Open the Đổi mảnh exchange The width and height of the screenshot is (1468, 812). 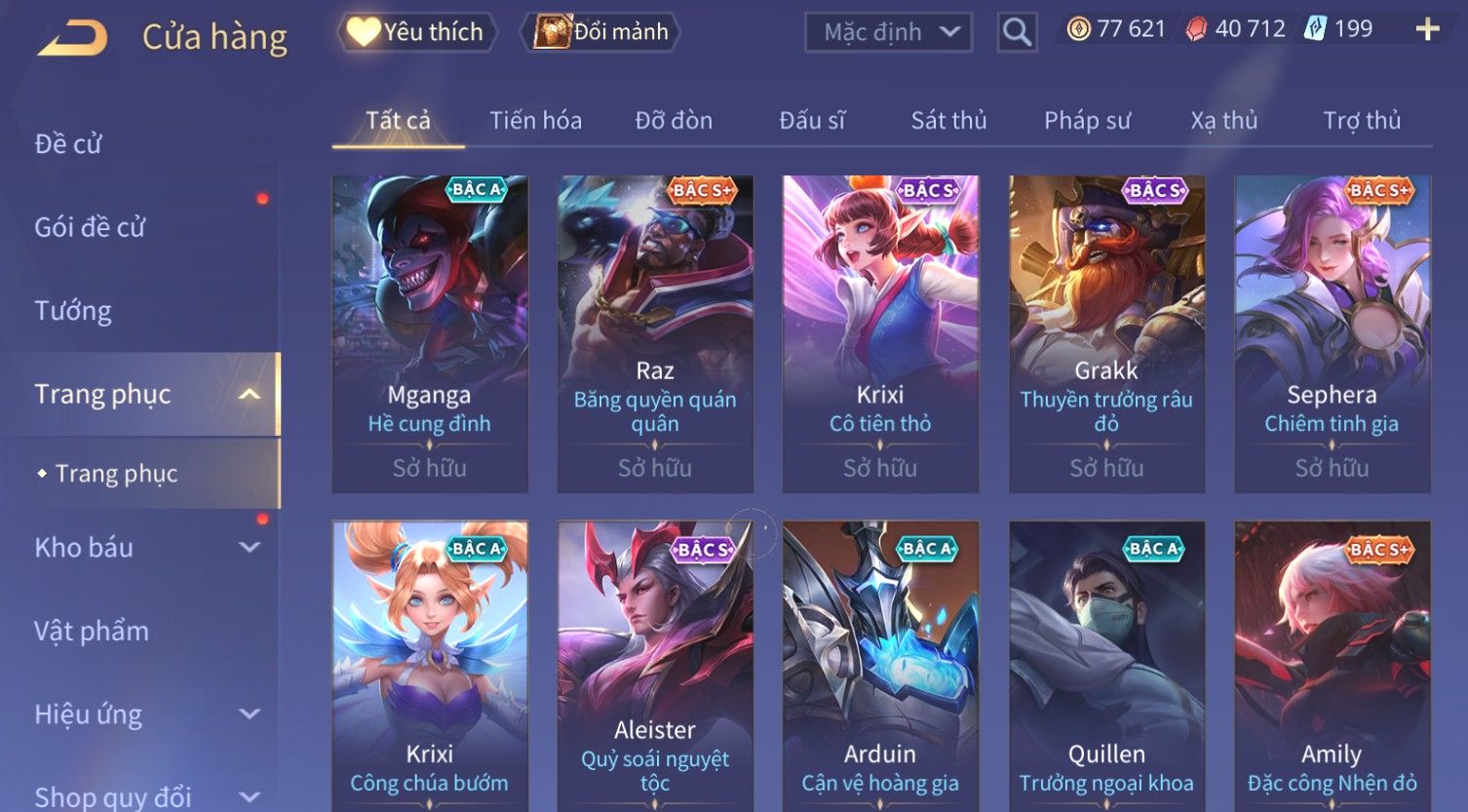click(x=601, y=32)
